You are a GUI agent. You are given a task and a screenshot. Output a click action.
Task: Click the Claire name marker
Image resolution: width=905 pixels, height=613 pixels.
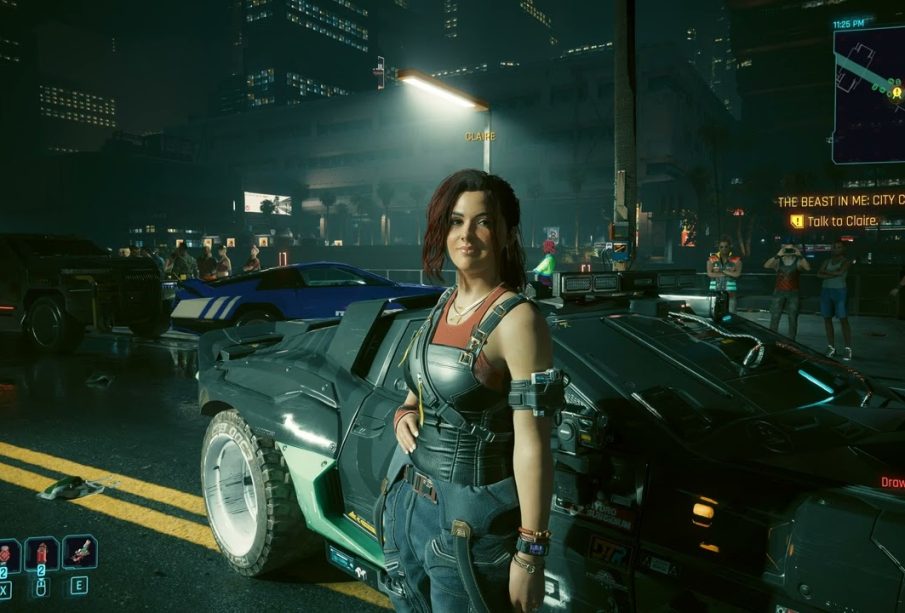480,136
